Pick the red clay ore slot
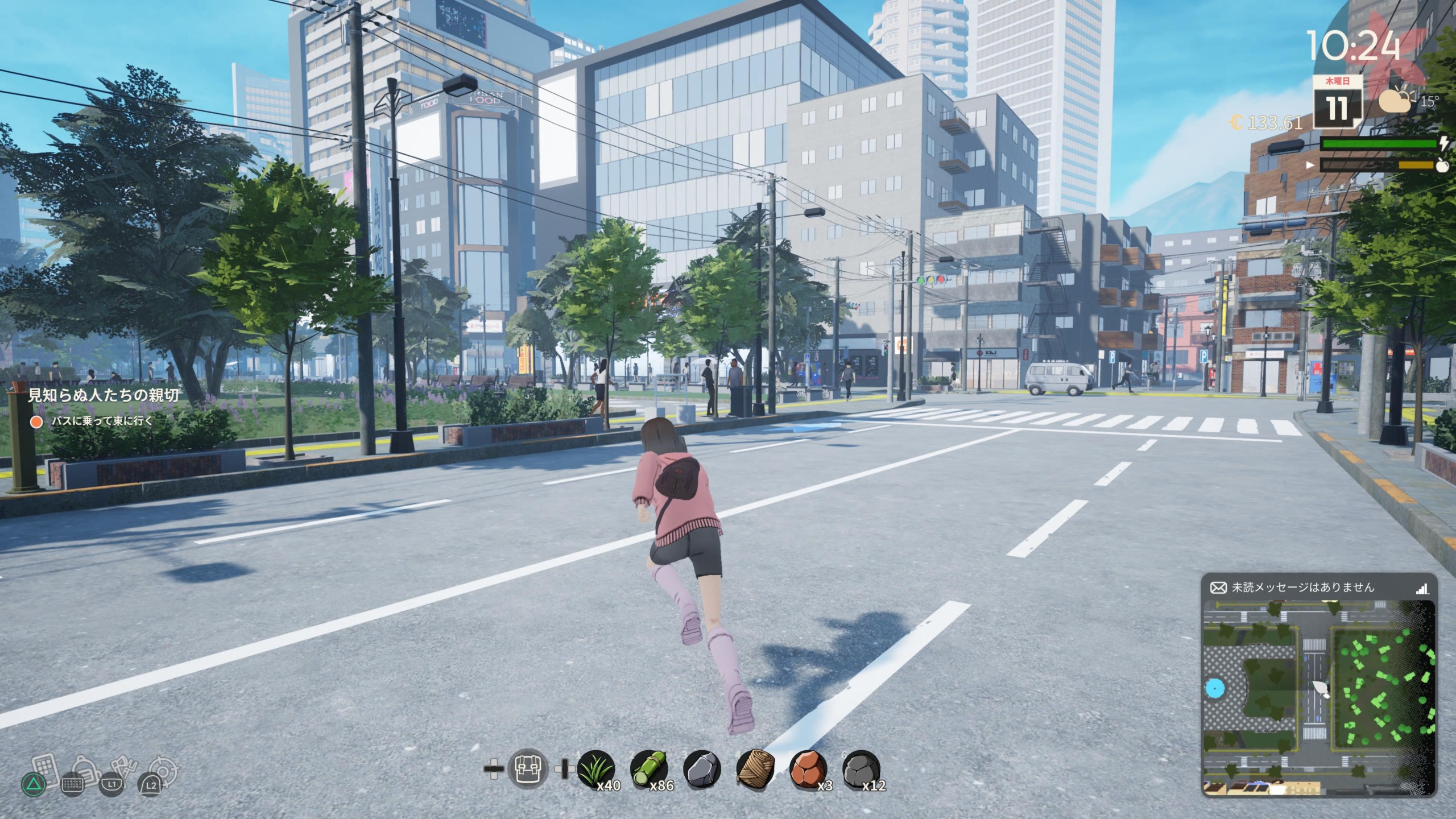This screenshot has width=1456, height=819. (809, 770)
